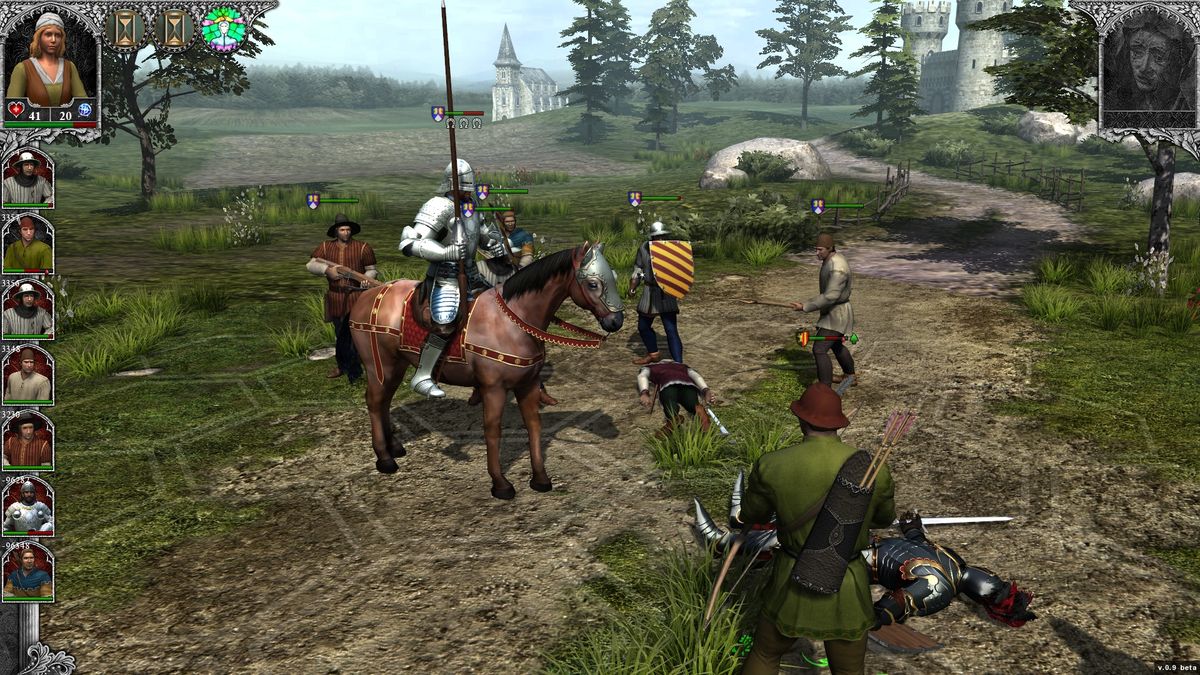Choose the brown-capped beige tunic unit portrait

point(27,375)
